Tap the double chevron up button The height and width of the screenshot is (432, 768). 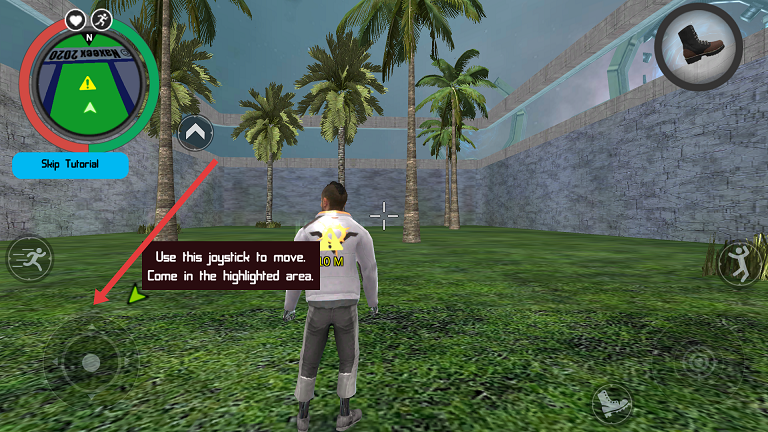[x=196, y=131]
